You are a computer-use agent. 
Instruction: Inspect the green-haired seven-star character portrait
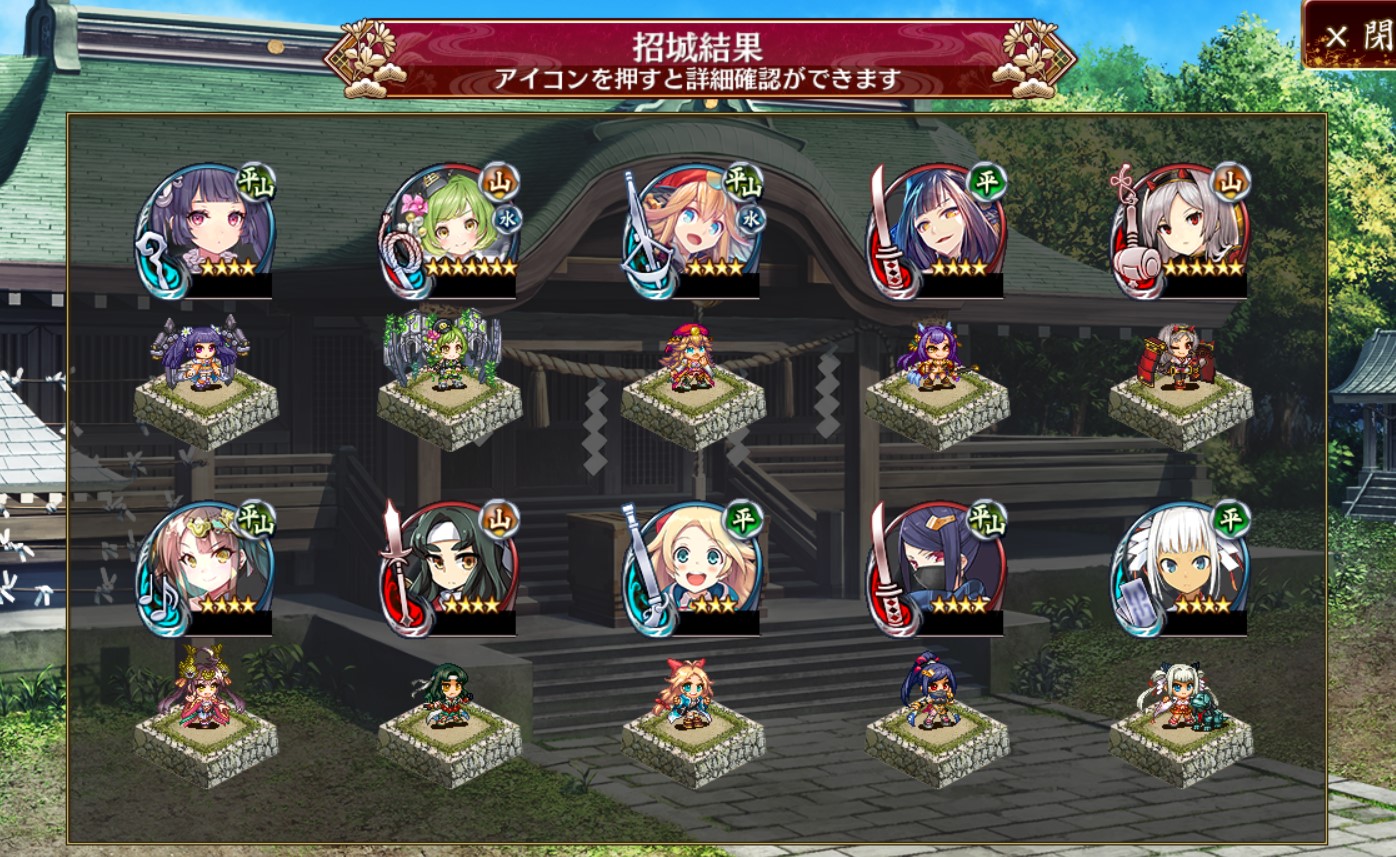[450, 230]
